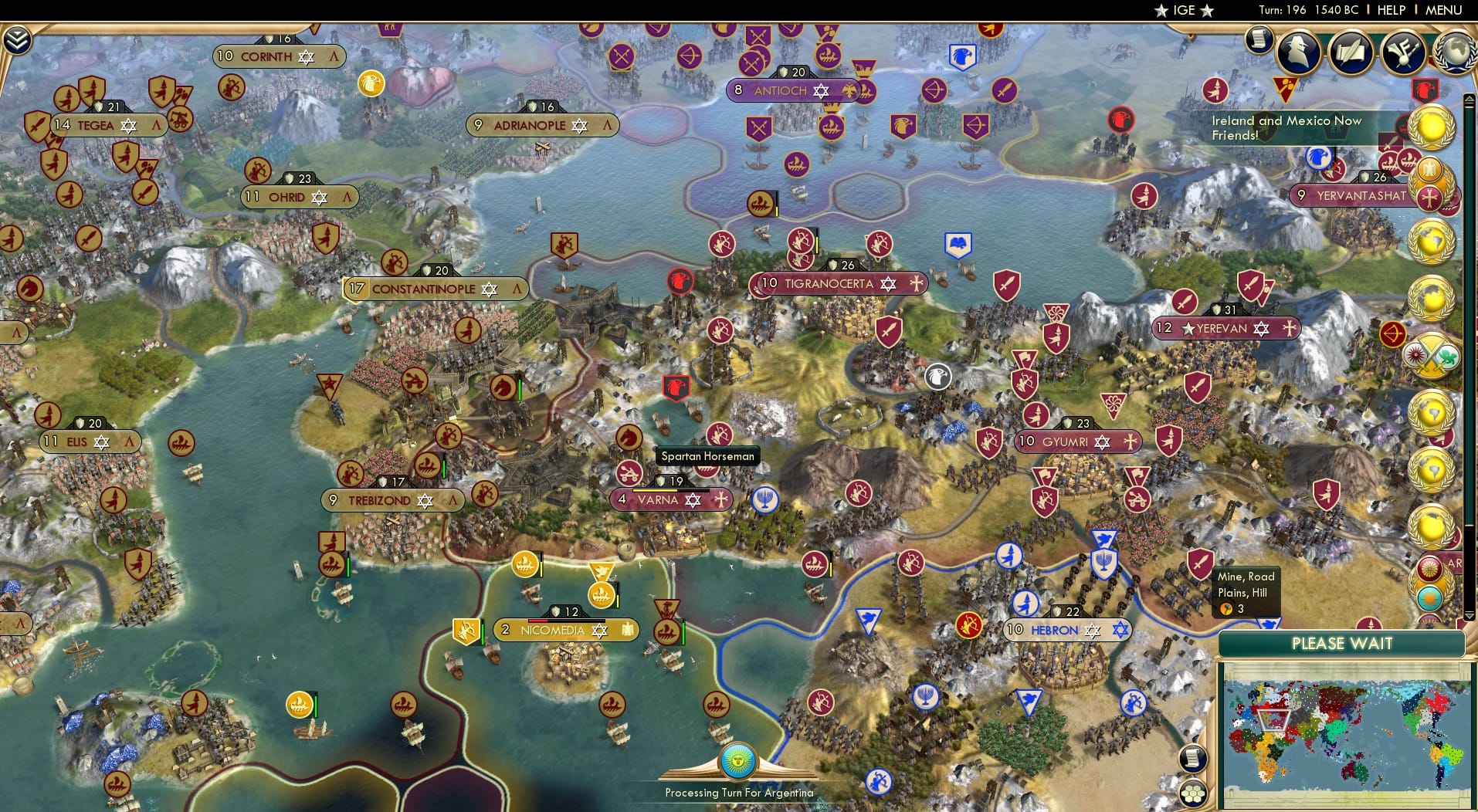Image resolution: width=1478 pixels, height=812 pixels.
Task: Click the crossed-swords war notification medallion
Action: [1434, 357]
